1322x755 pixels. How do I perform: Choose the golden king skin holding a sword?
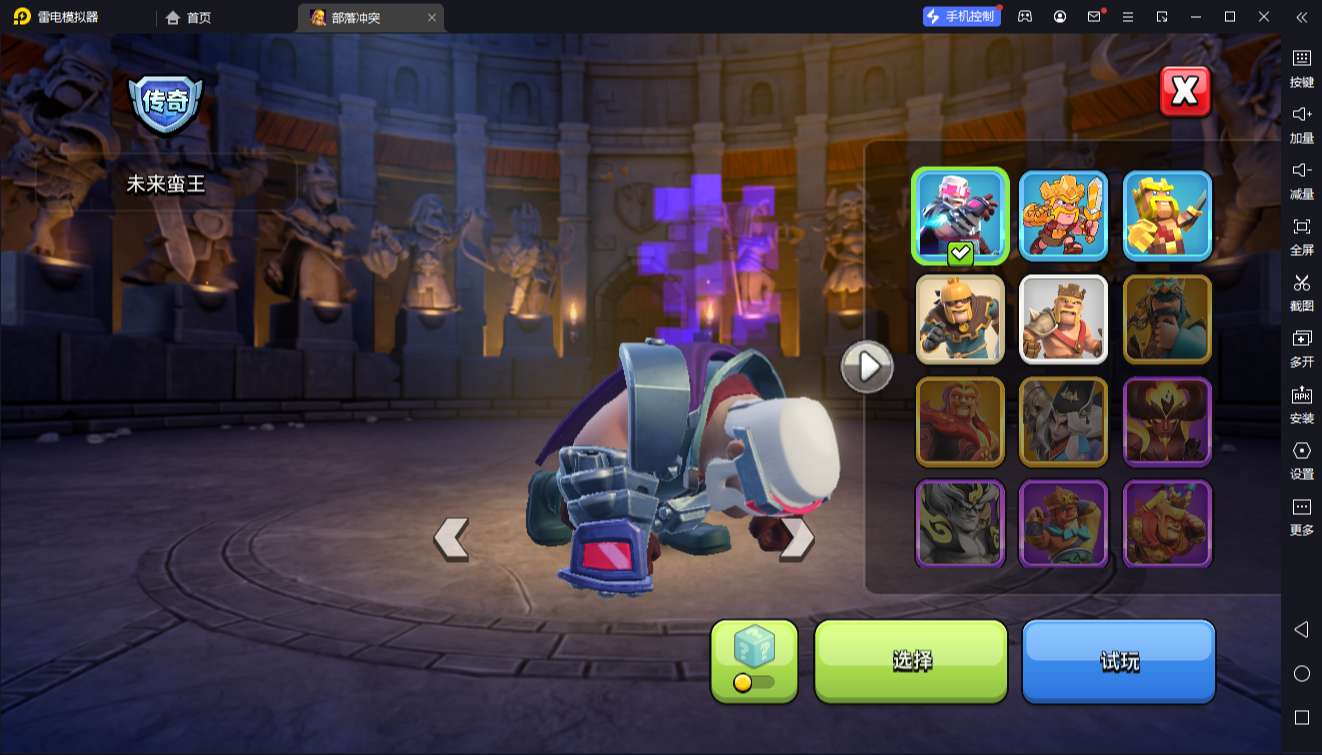(x=1063, y=216)
